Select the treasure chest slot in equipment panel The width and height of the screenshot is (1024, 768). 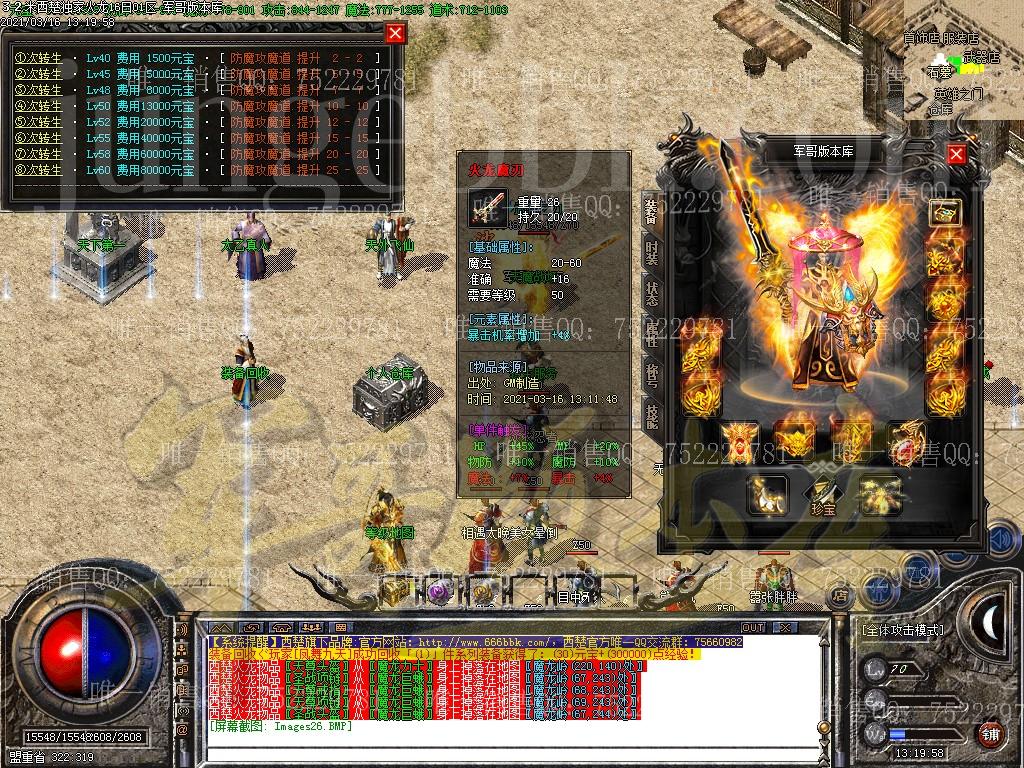coord(944,212)
